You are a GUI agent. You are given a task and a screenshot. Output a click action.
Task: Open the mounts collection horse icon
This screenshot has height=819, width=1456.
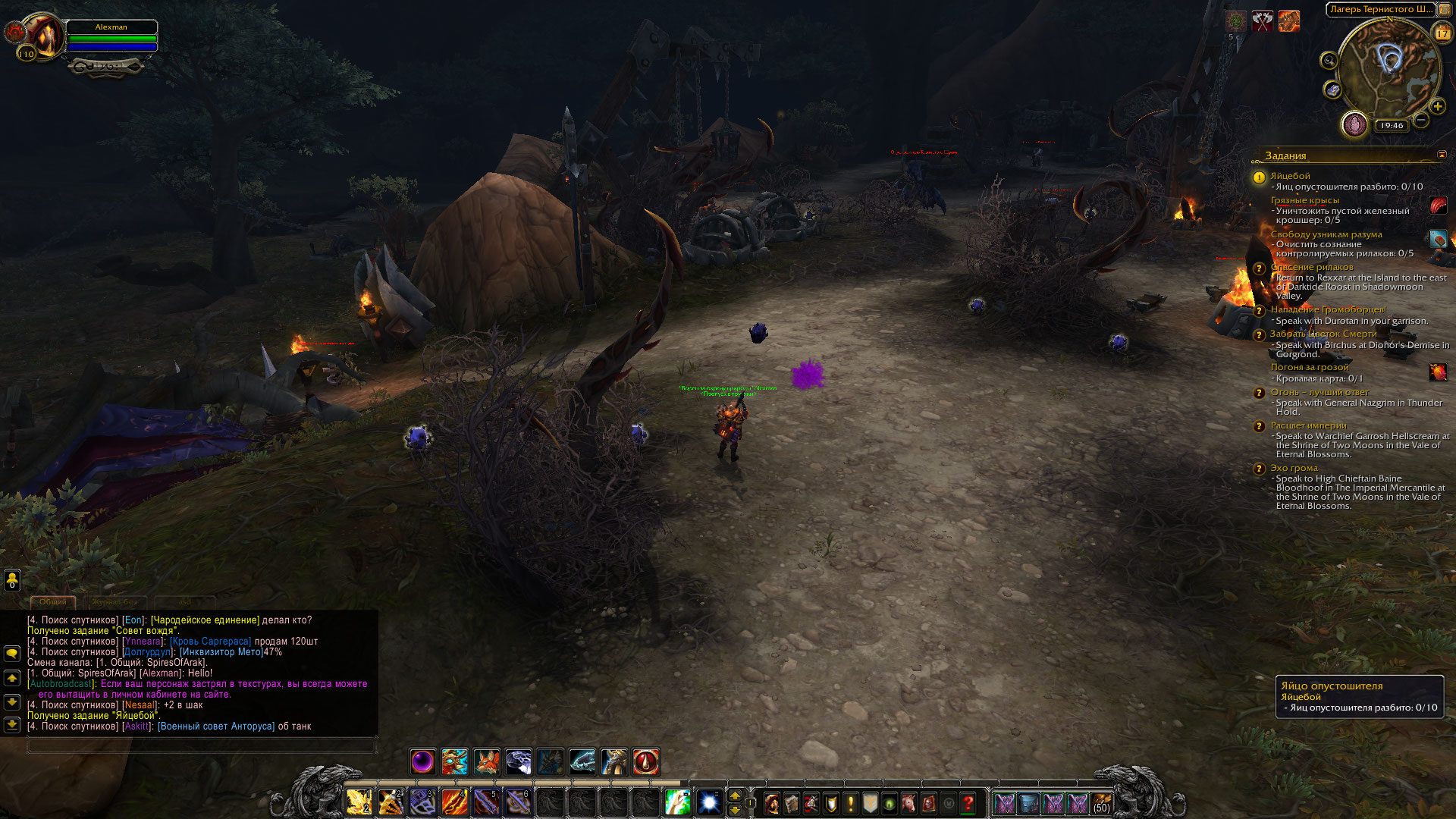coord(909,803)
